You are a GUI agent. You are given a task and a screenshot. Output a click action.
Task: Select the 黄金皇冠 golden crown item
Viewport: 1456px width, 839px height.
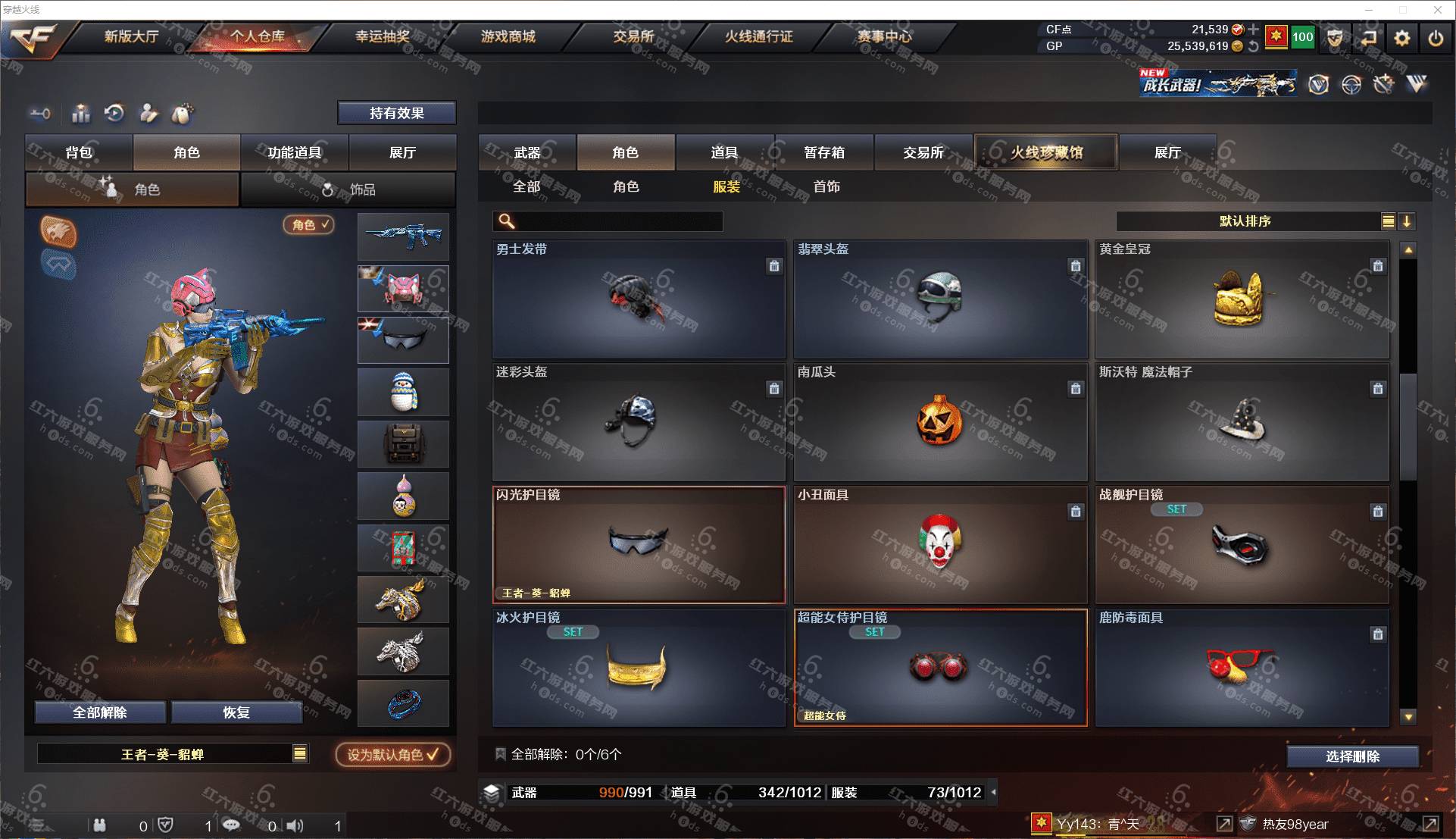[x=1242, y=300]
